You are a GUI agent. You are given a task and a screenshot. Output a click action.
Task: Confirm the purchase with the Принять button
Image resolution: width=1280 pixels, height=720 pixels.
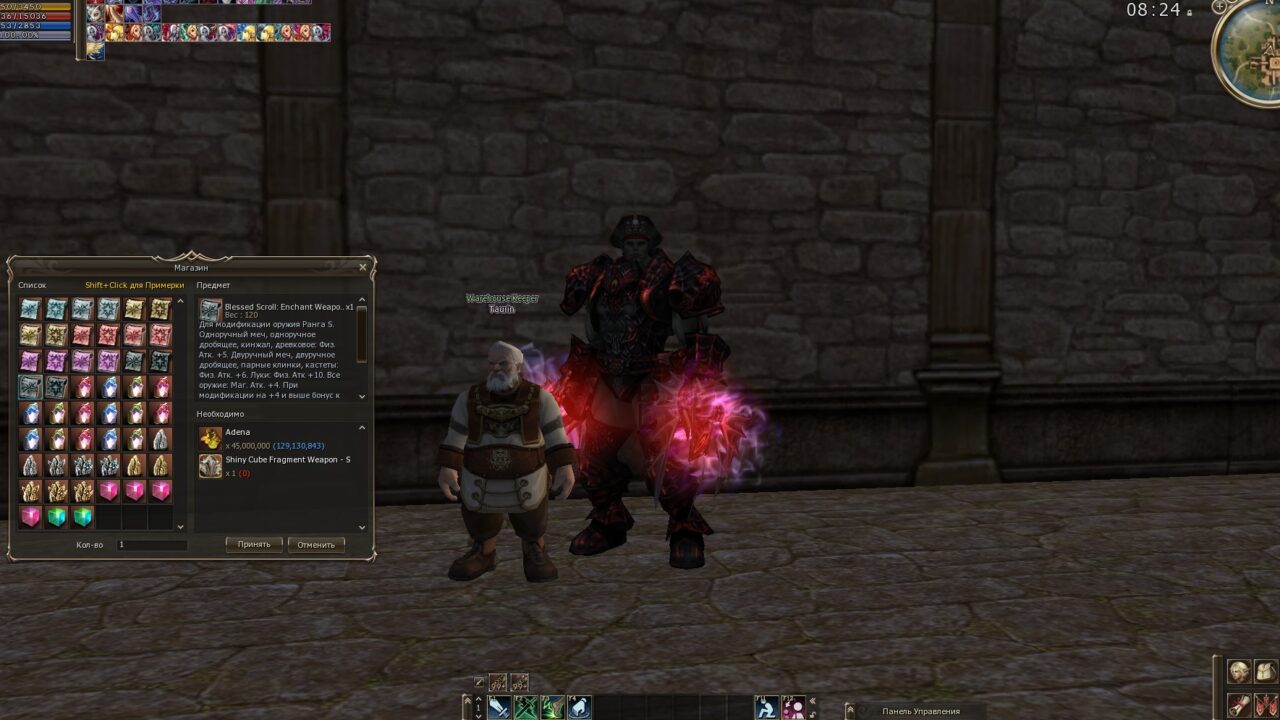[x=254, y=545]
